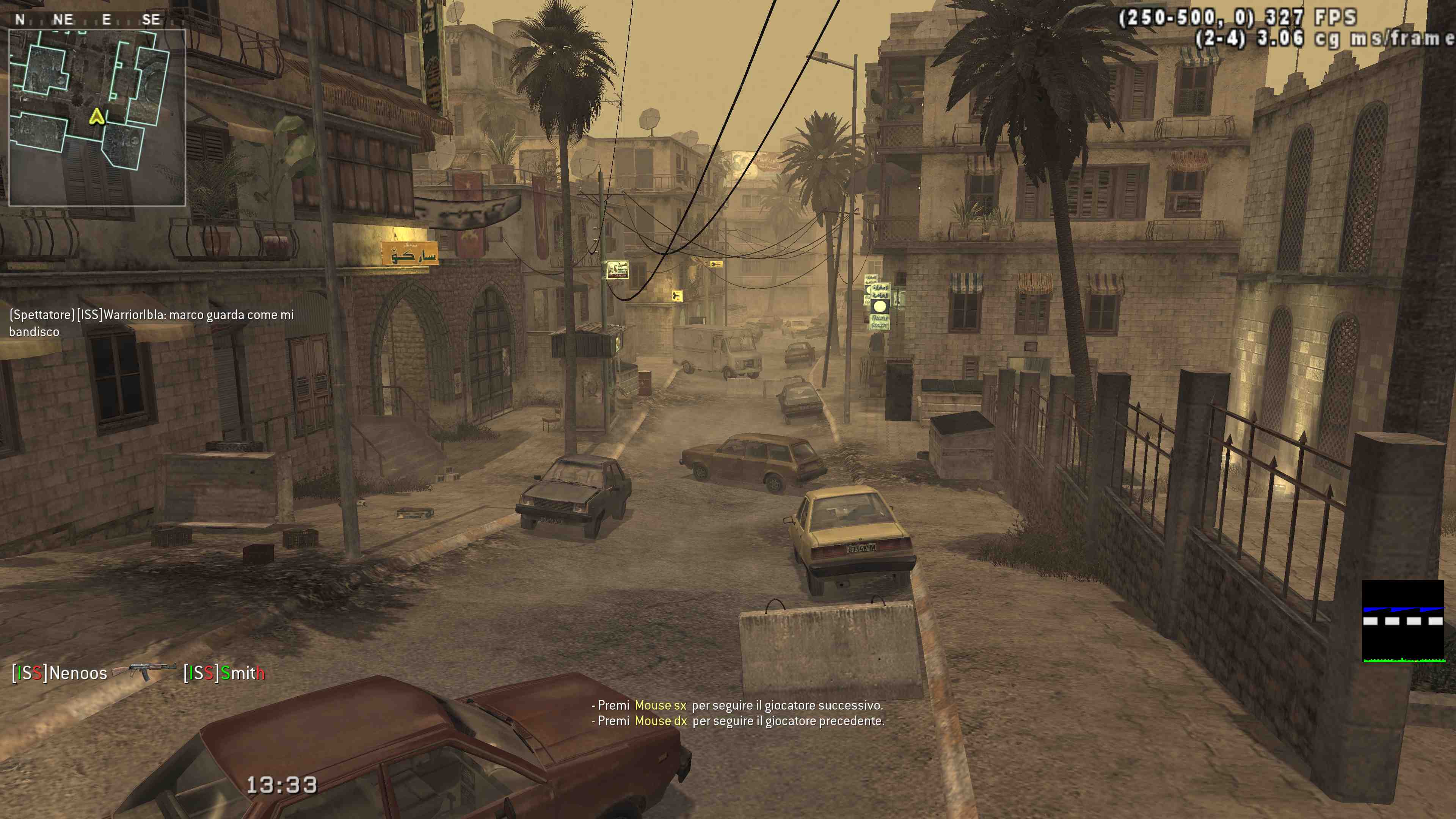The height and width of the screenshot is (819, 1456).
Task: Click the AK-47 weapon icon in kill feed
Action: click(145, 671)
